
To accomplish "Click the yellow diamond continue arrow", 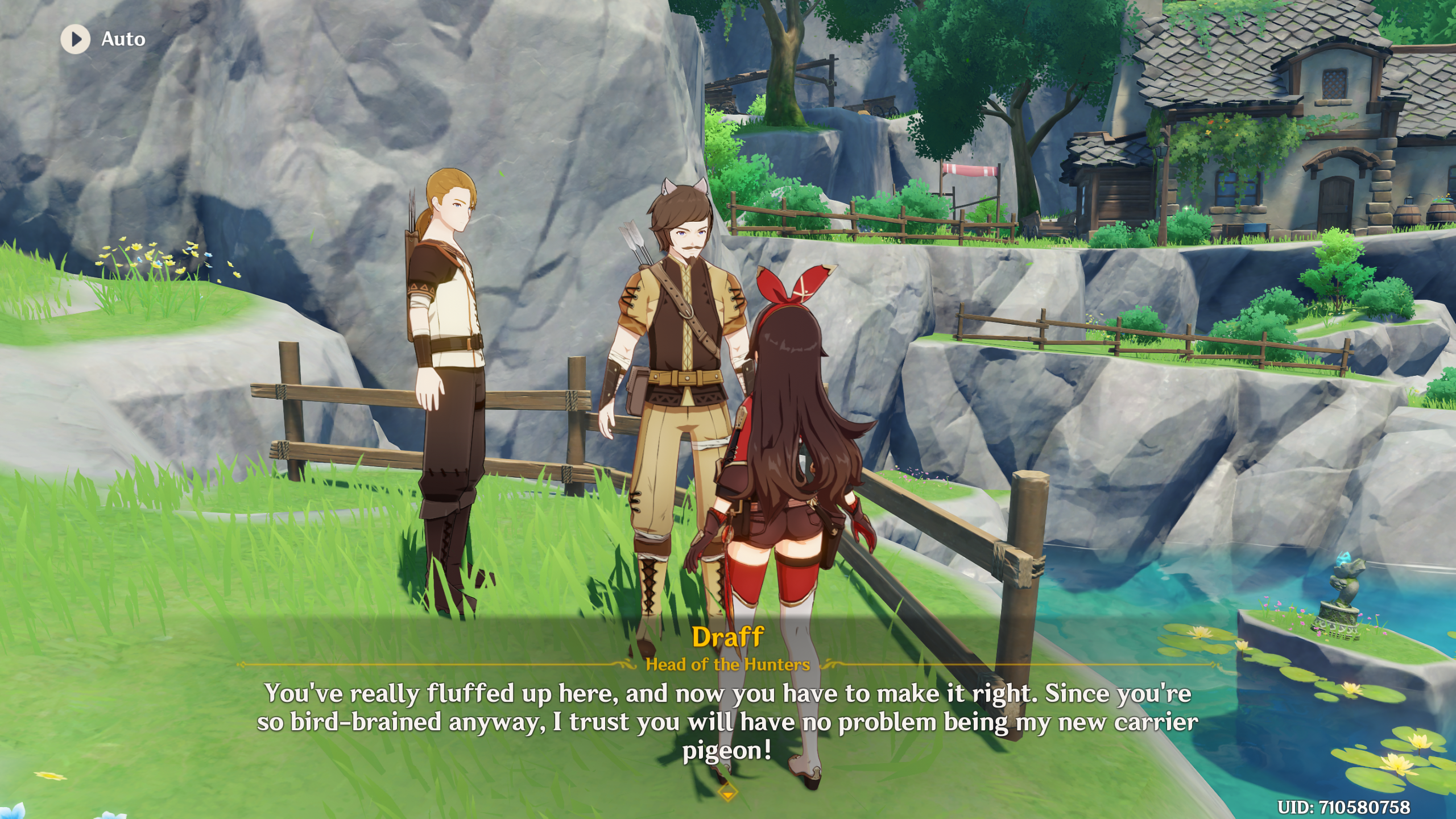I will pos(727,792).
